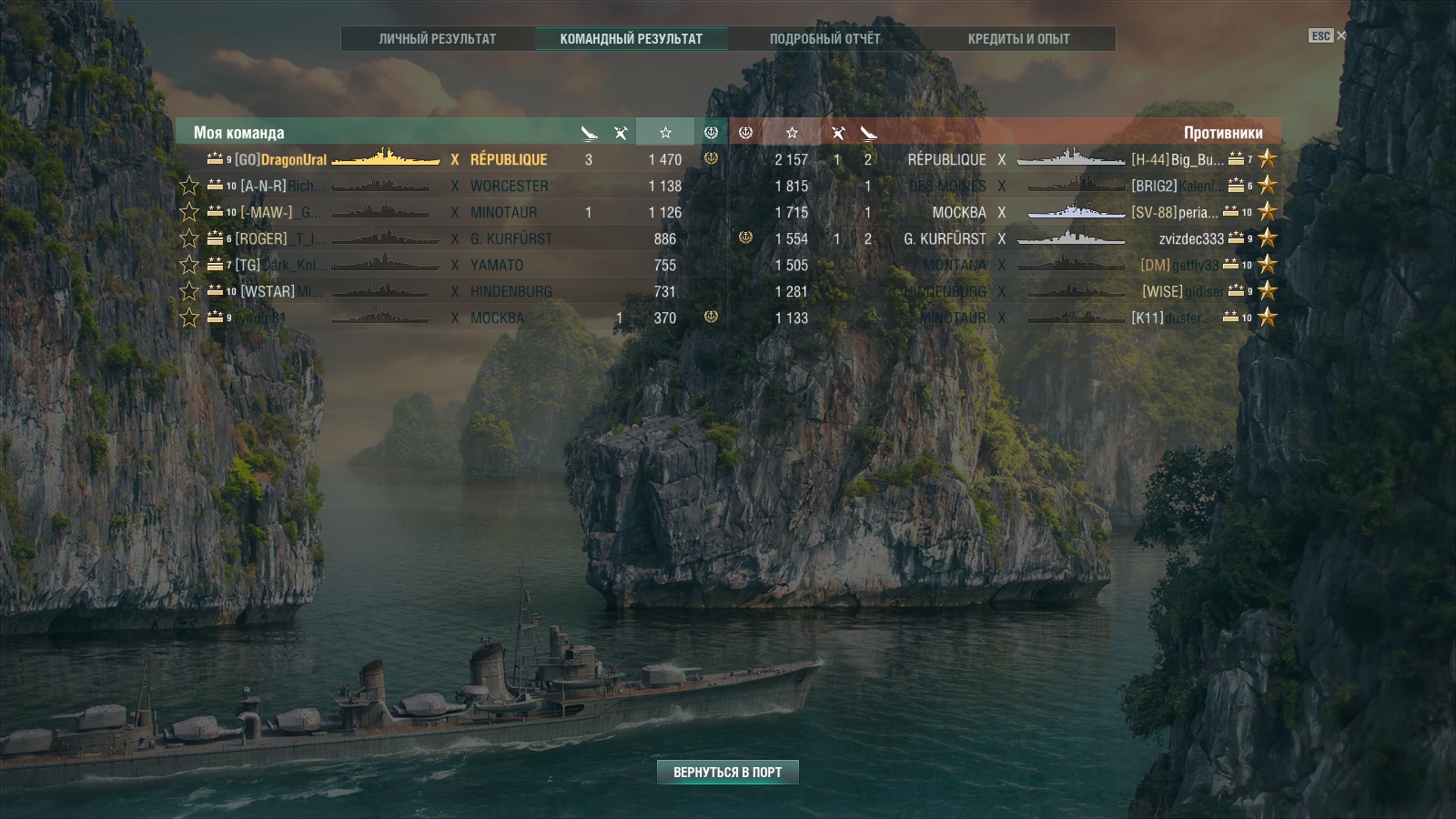The width and height of the screenshot is (1456, 819).
Task: Click the star beside the Worcester player
Action: [x=189, y=186]
